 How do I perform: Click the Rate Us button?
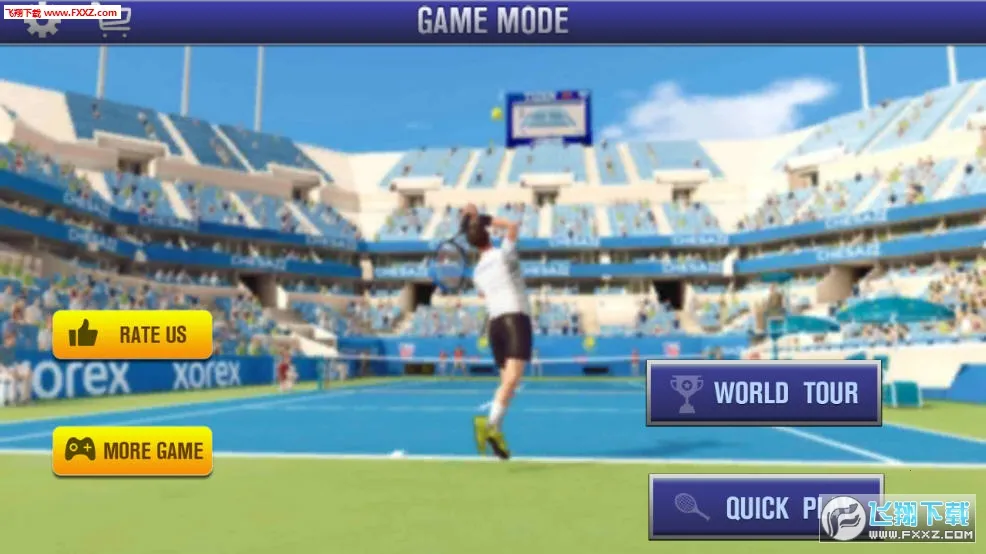(133, 335)
